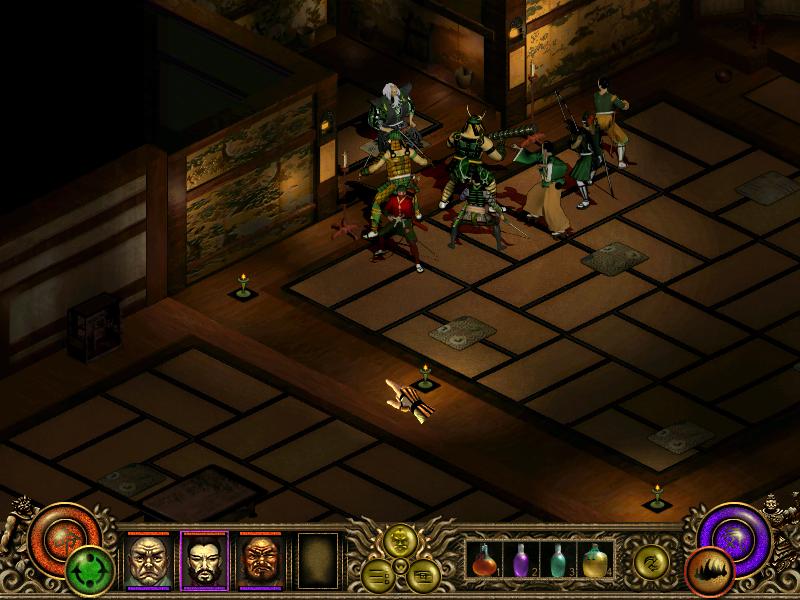
Task: Click the gold swap arrows button
Action: tap(650, 562)
